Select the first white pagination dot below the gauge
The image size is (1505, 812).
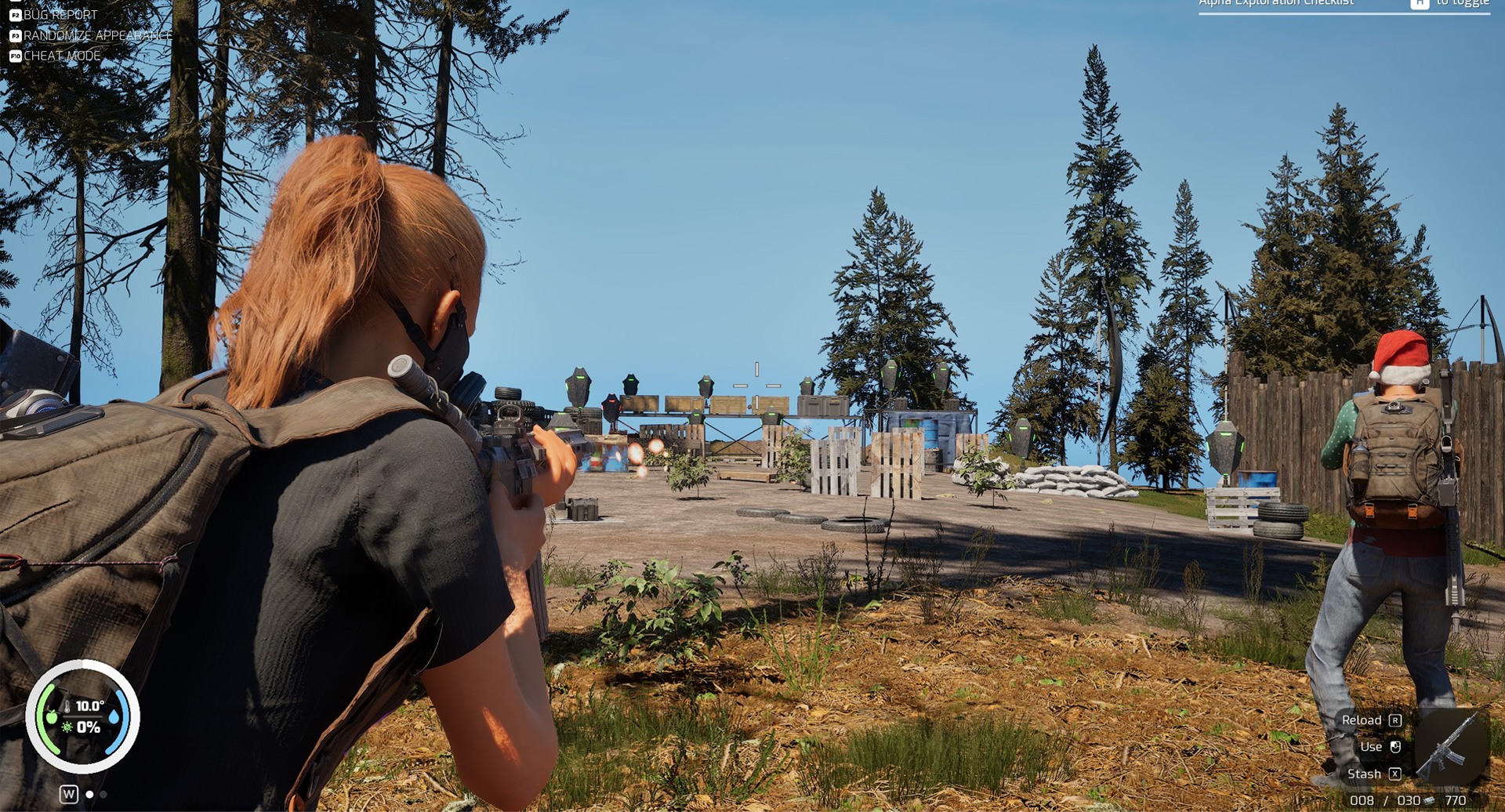[x=89, y=794]
